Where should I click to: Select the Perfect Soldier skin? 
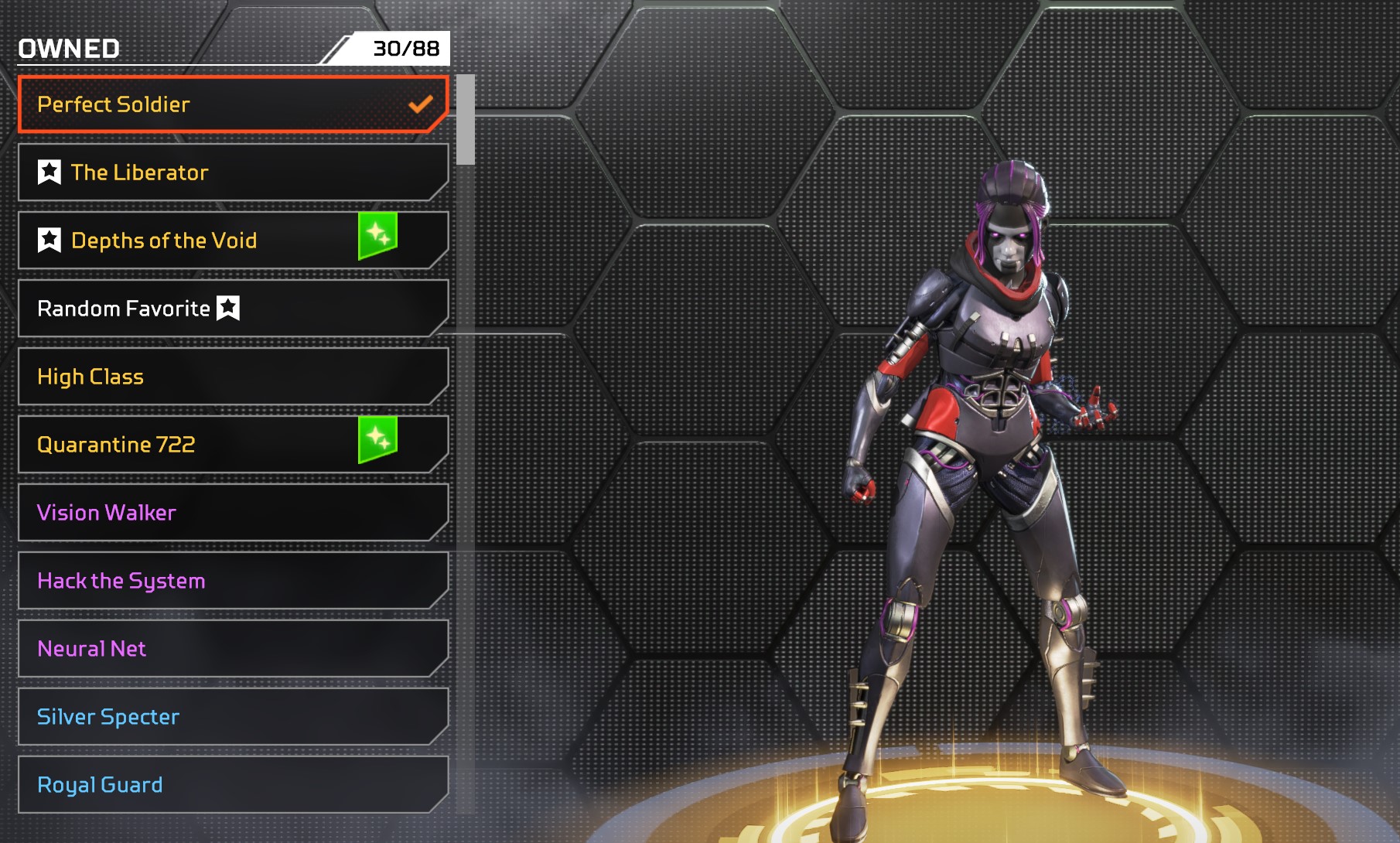pos(232,104)
